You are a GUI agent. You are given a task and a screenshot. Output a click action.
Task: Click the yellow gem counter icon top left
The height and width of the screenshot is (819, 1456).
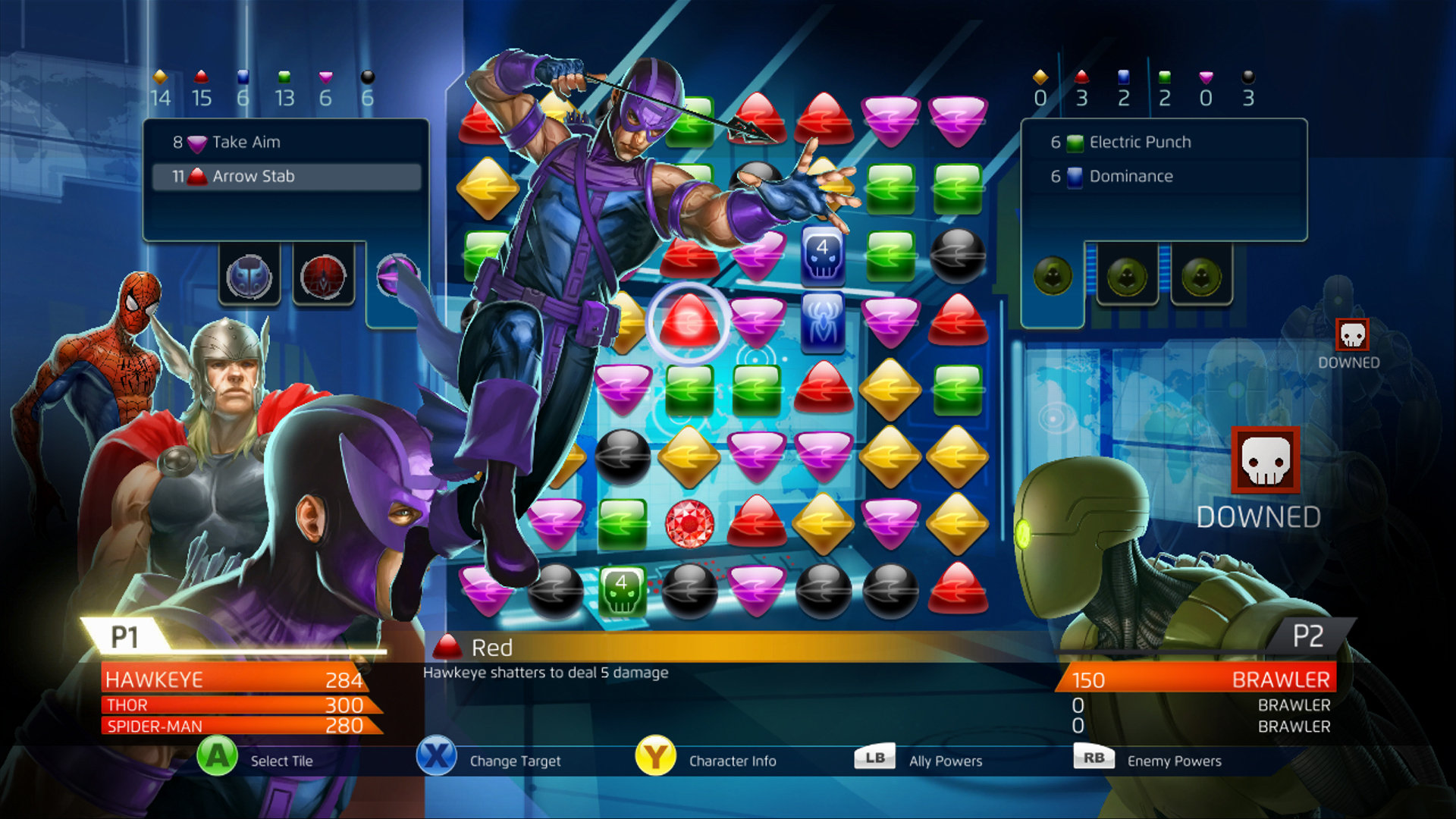pos(159,76)
